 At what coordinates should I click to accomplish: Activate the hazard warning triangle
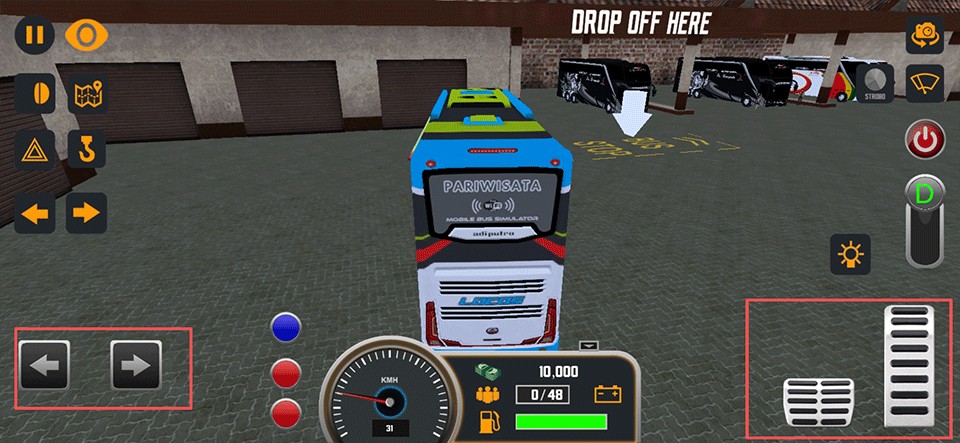pyautogui.click(x=35, y=152)
